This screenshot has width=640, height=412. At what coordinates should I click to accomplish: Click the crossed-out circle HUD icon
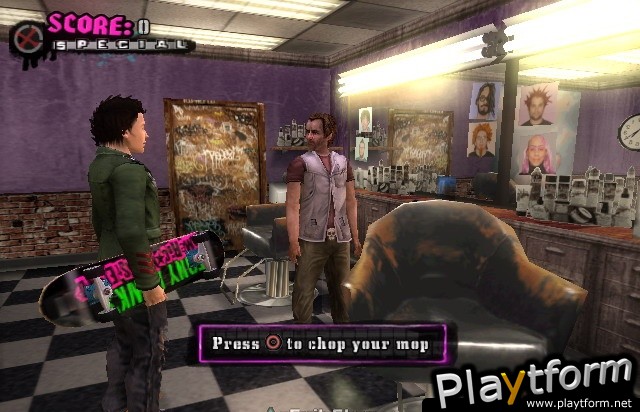[x=25, y=36]
